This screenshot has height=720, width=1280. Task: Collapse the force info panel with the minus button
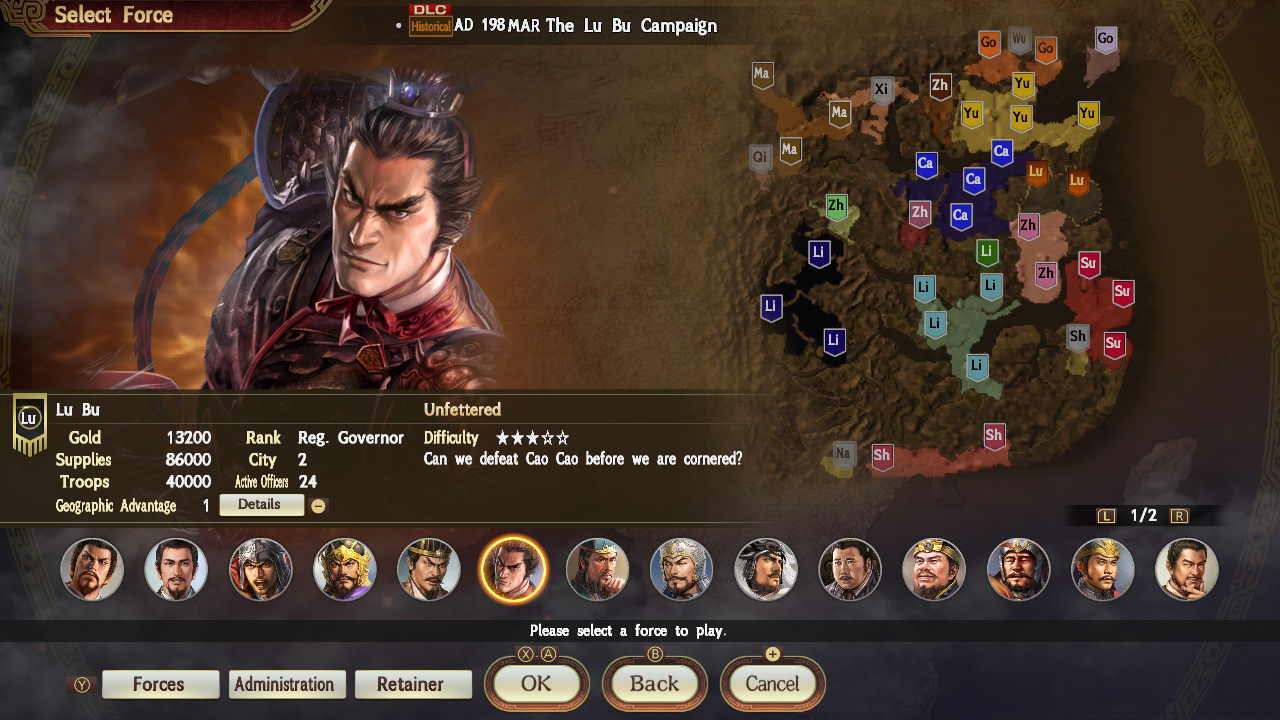tap(318, 505)
